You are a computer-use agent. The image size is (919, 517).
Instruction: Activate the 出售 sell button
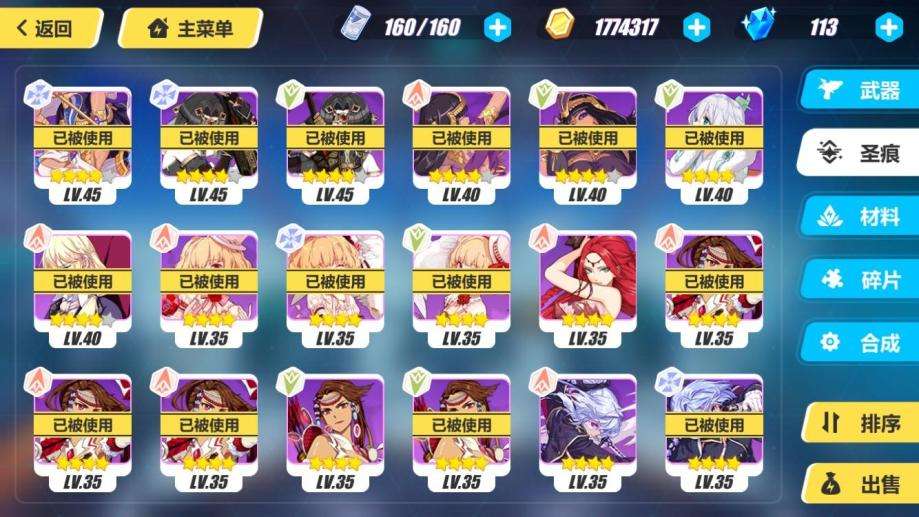862,485
